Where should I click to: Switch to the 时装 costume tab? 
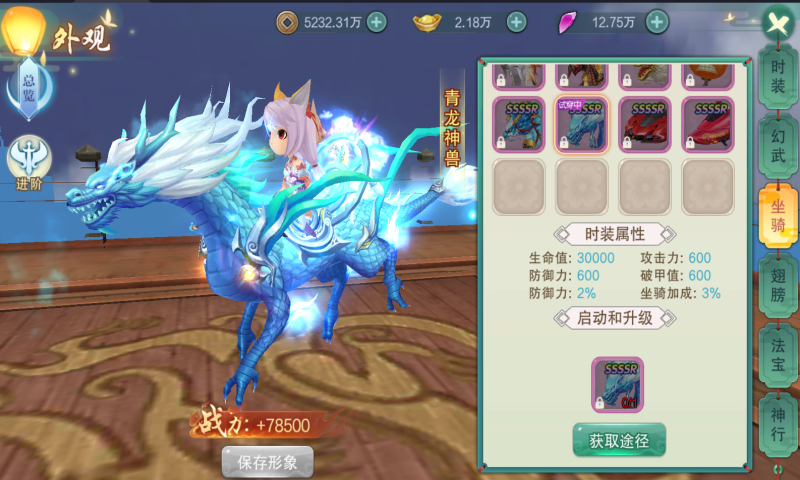778,77
